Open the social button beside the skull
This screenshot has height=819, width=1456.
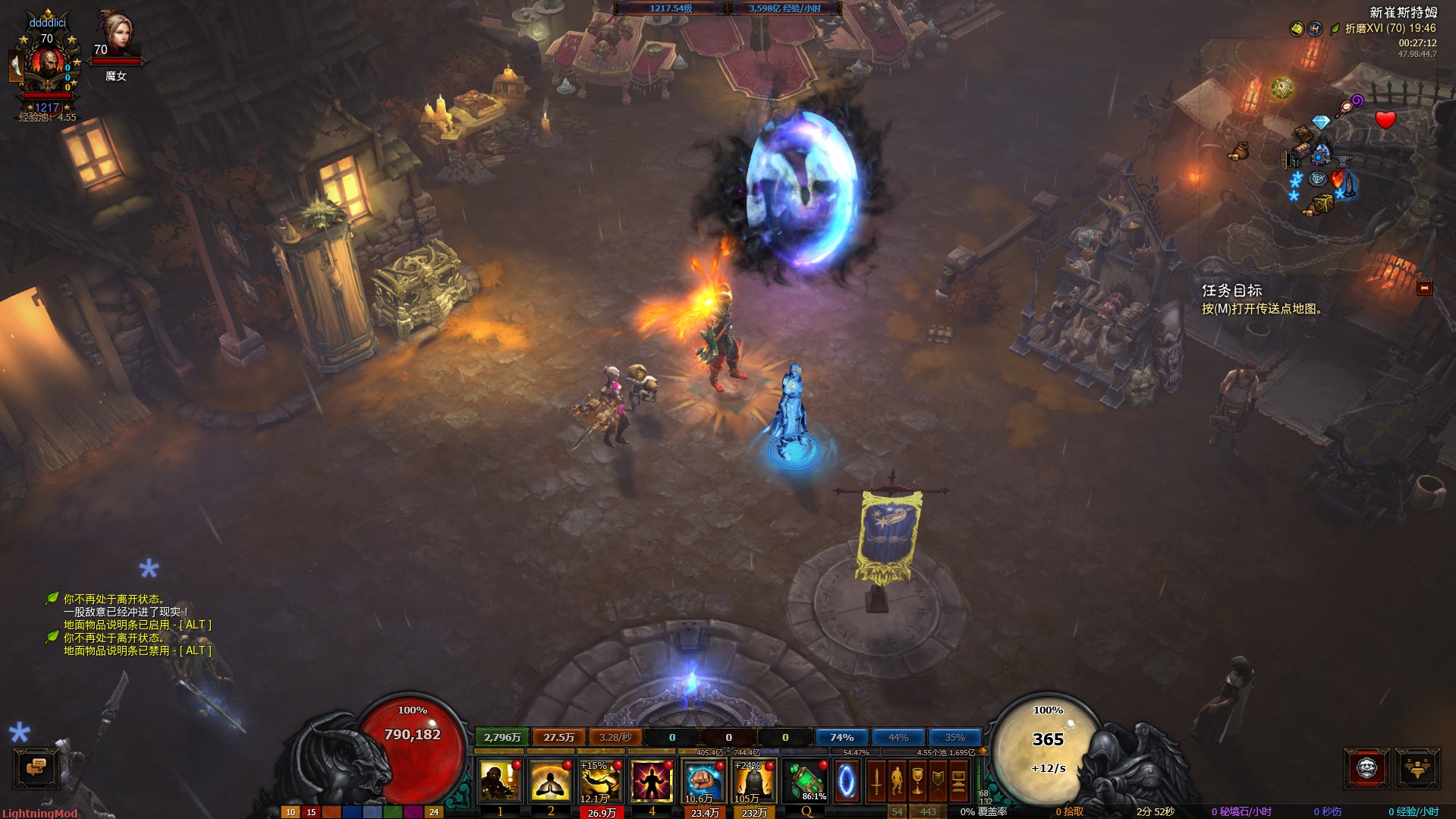[1417, 768]
